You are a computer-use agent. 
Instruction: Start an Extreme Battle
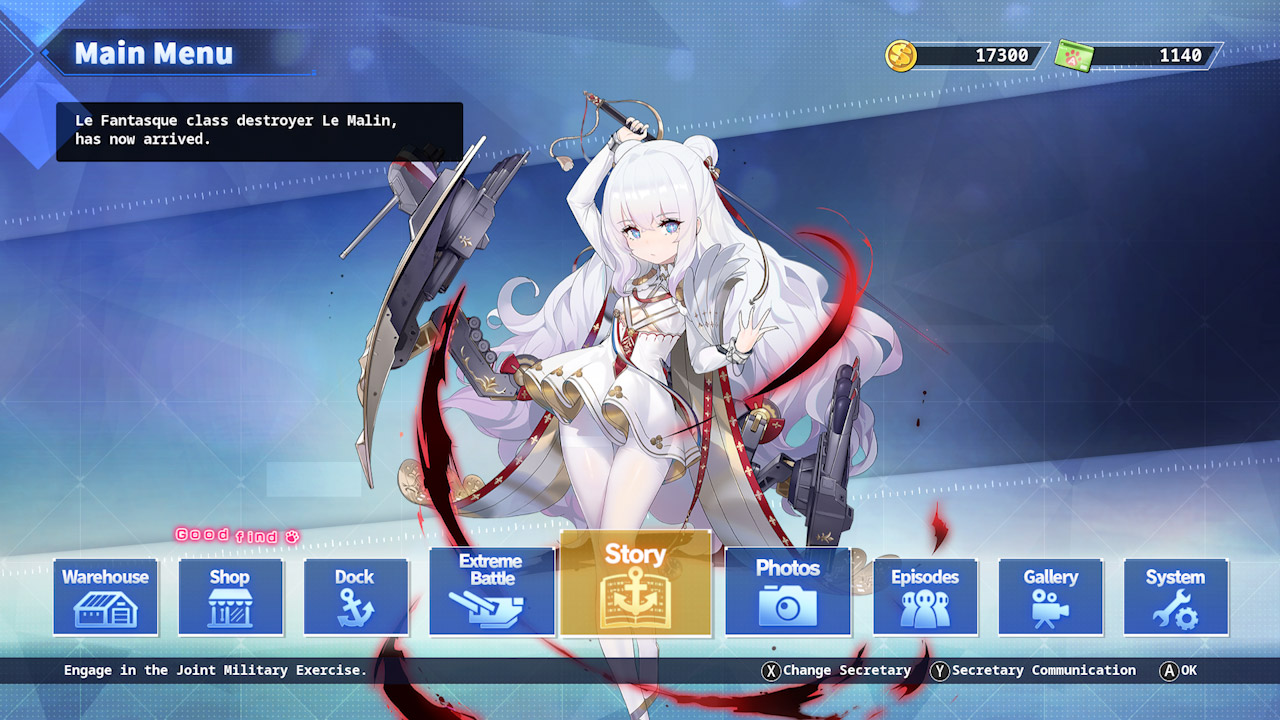pyautogui.click(x=491, y=590)
